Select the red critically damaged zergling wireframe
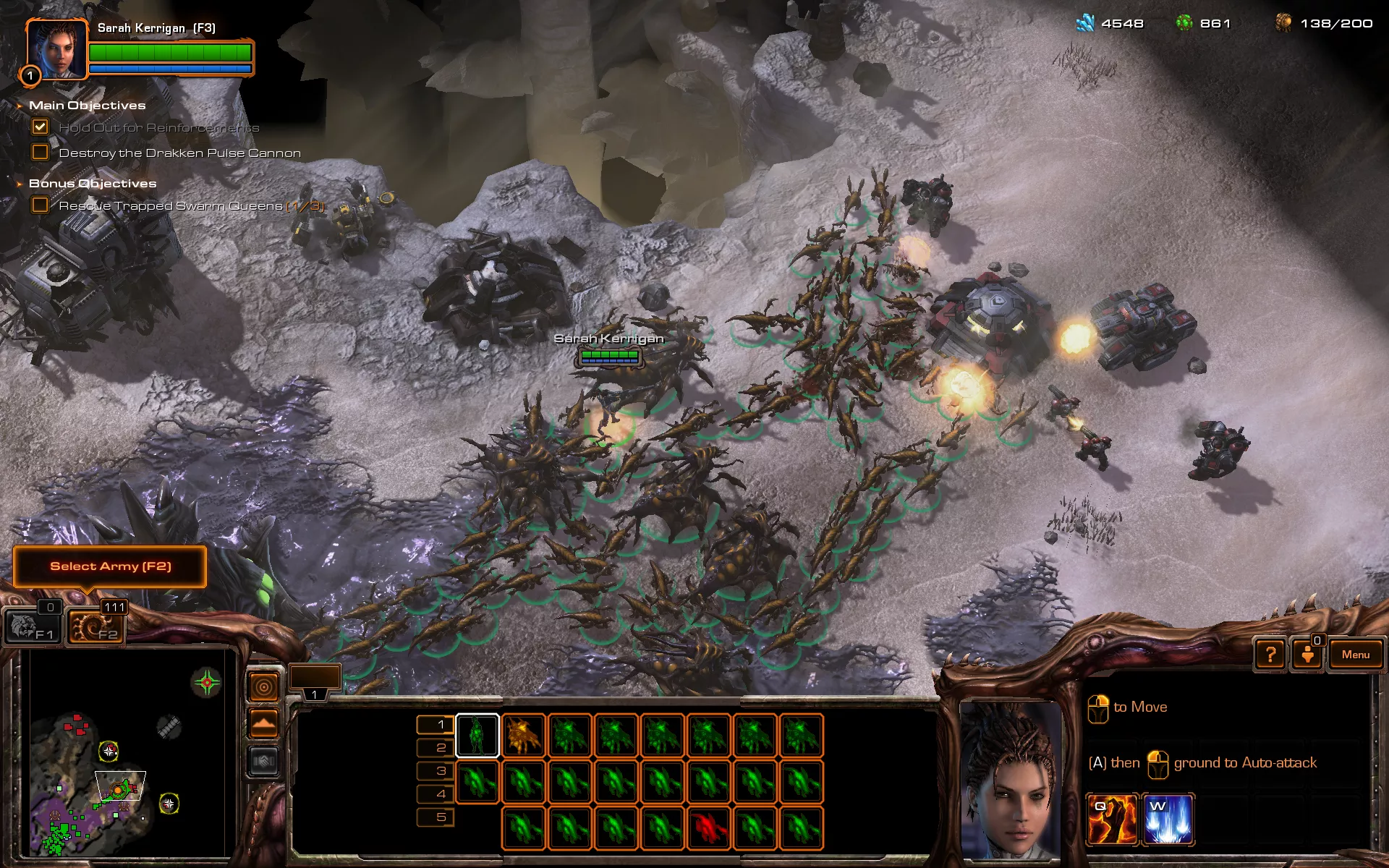 point(709,827)
